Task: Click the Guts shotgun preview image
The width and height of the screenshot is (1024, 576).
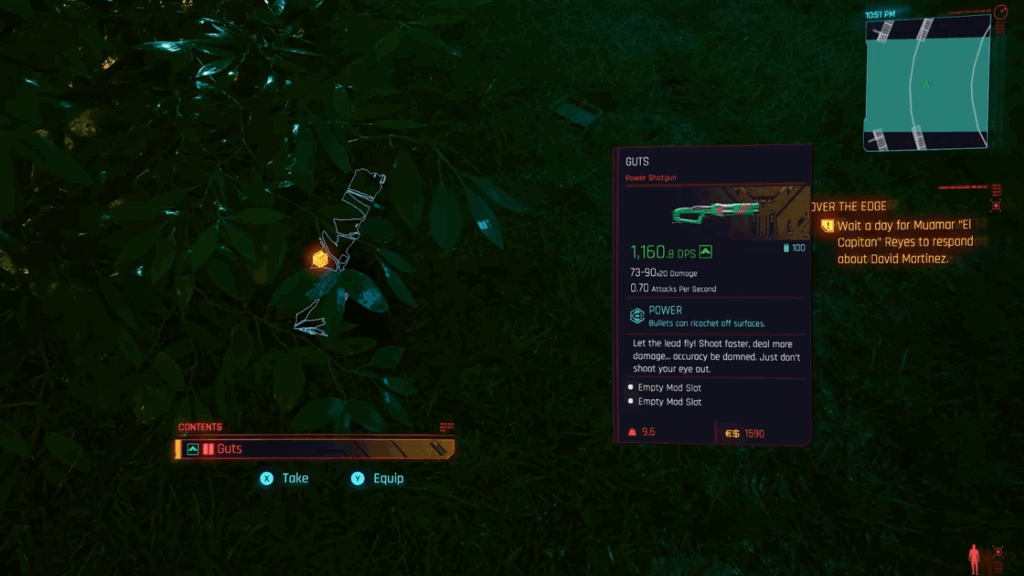Action: point(714,212)
